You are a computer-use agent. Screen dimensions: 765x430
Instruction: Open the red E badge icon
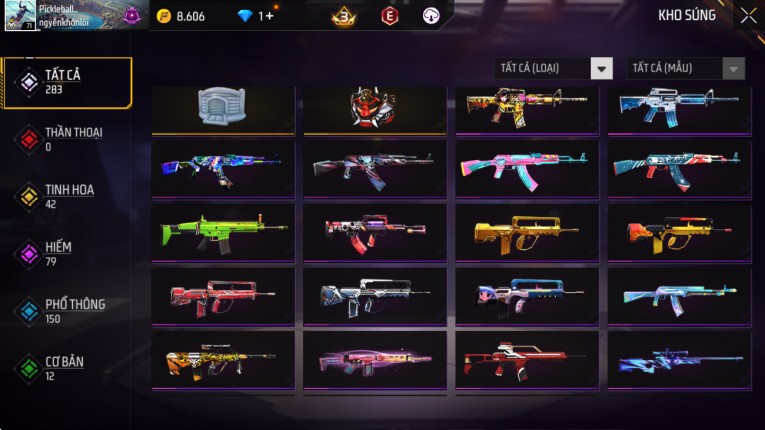coord(390,16)
